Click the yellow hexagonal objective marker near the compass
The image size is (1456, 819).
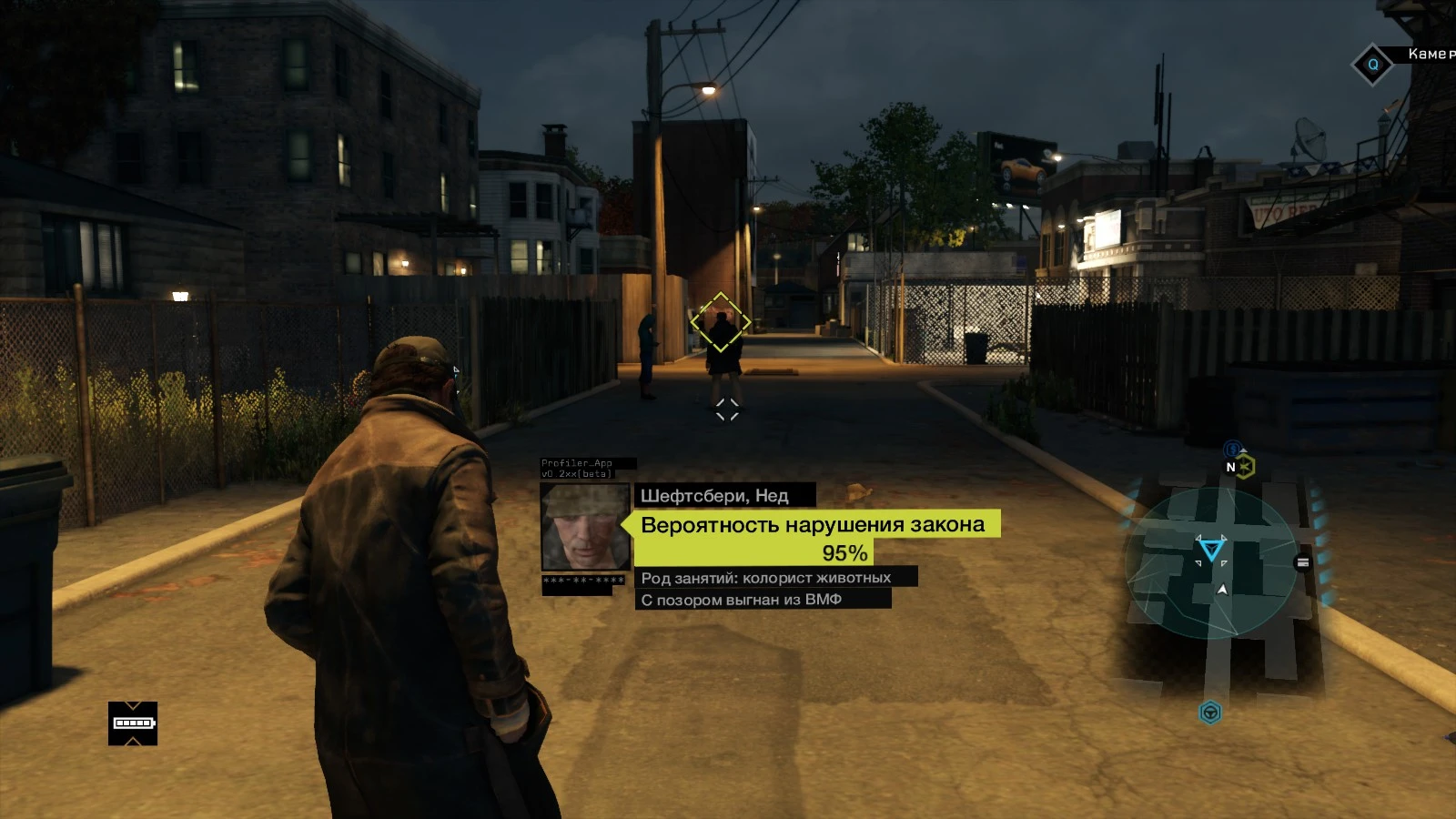1246,466
